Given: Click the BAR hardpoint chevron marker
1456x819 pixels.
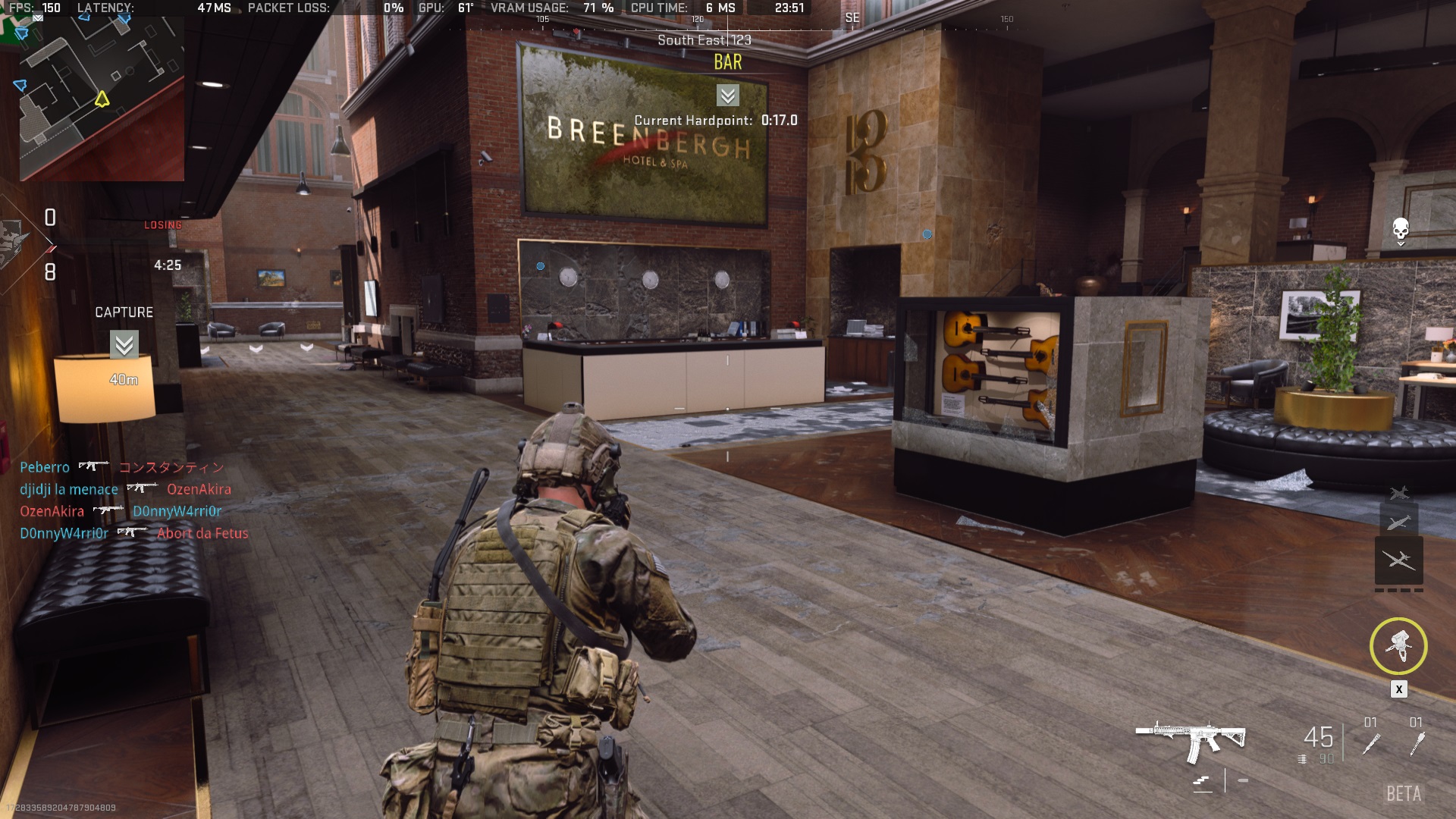Looking at the screenshot, I should [727, 96].
